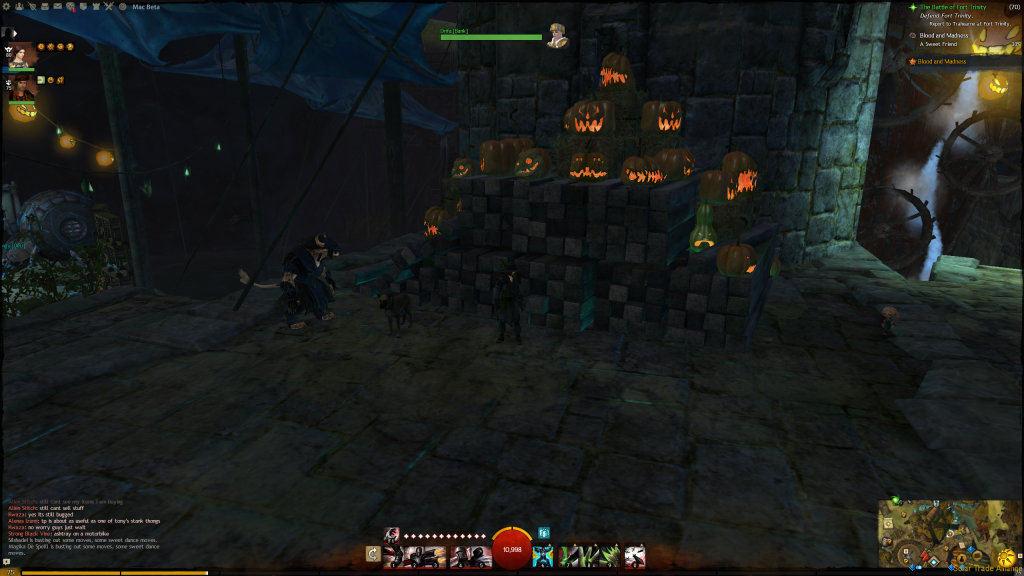Viewport: 1024px width, 576px height.
Task: Click the weapon swap arrows button
Action: coord(373,553)
